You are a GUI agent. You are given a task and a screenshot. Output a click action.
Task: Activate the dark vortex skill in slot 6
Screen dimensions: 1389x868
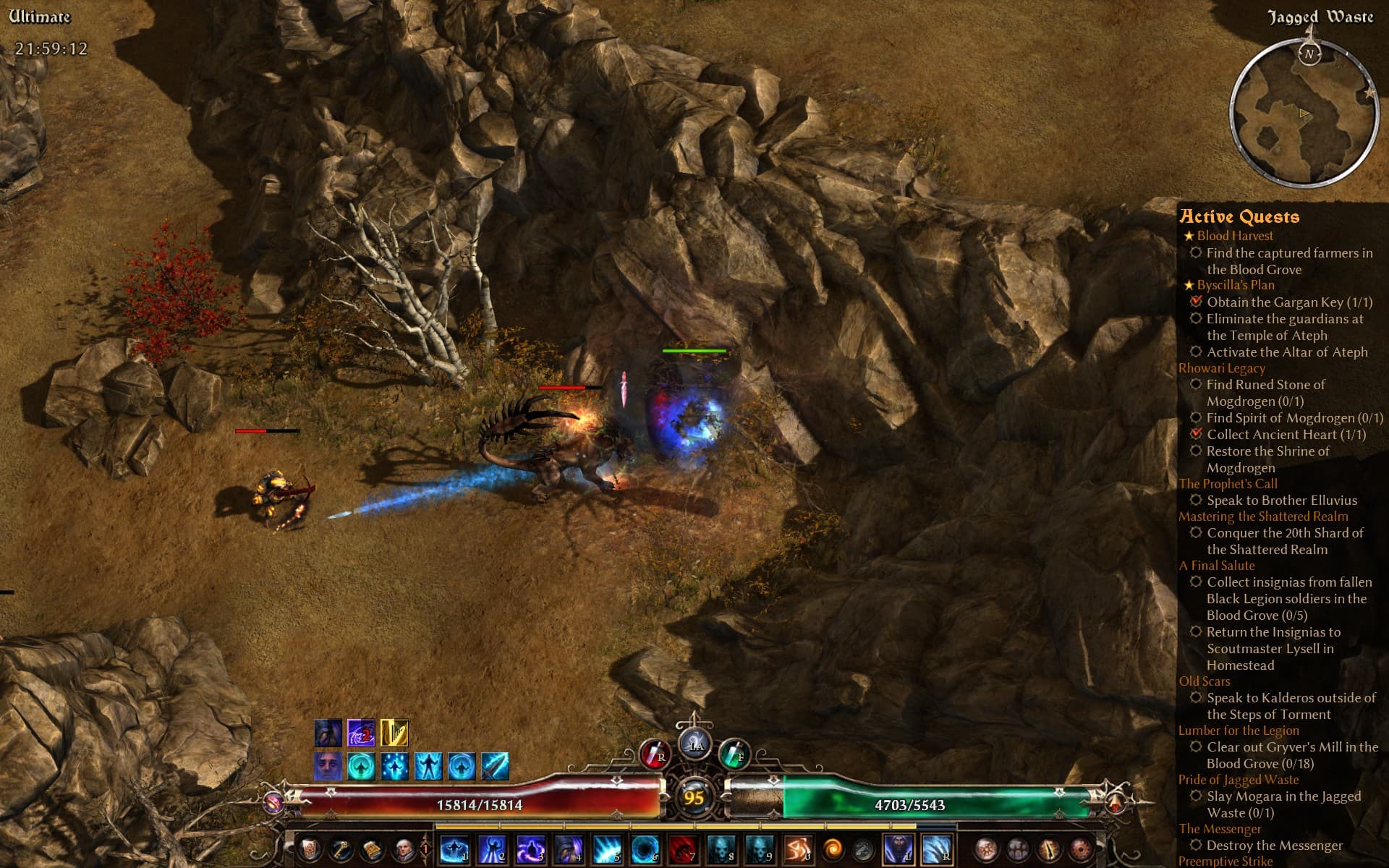[x=645, y=849]
